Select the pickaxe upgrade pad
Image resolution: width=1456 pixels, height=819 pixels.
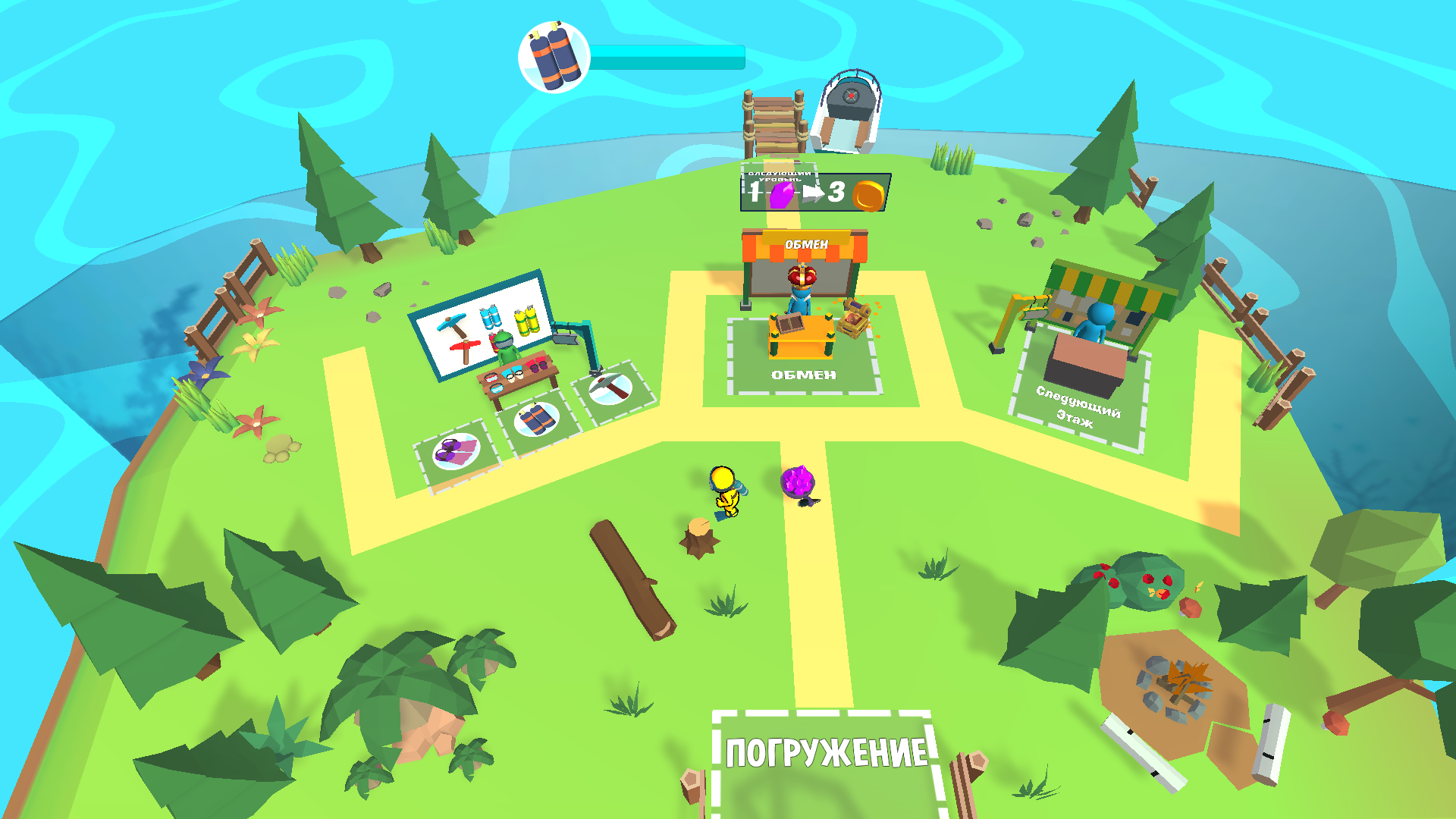click(x=610, y=389)
